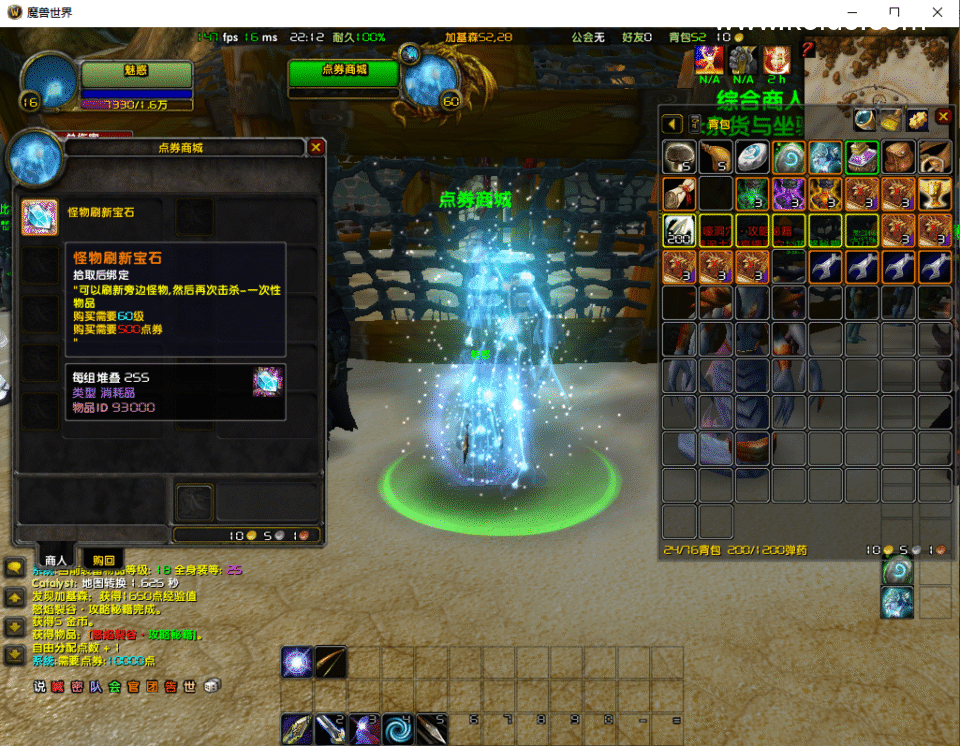Image resolution: width=960 pixels, height=746 pixels.
Task: Select the white feather stack of 200
Action: click(x=680, y=230)
